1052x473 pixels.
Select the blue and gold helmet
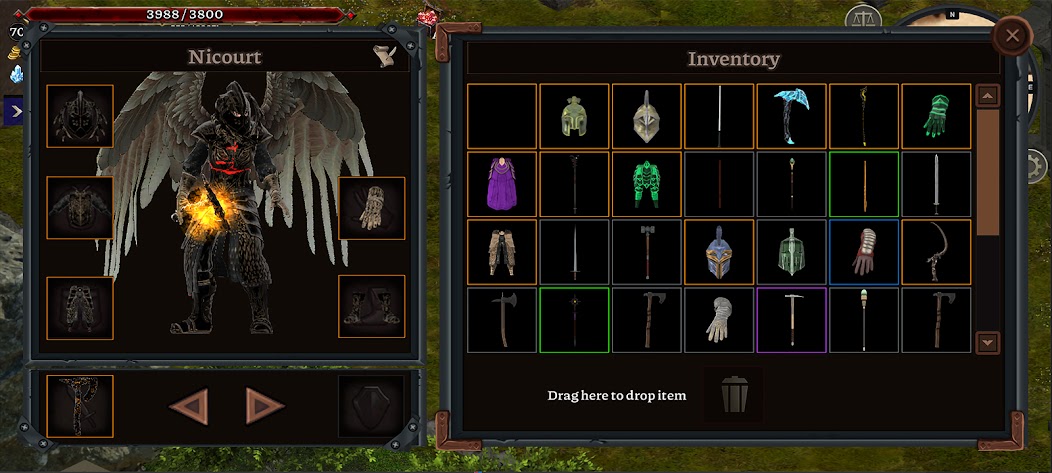pos(719,252)
